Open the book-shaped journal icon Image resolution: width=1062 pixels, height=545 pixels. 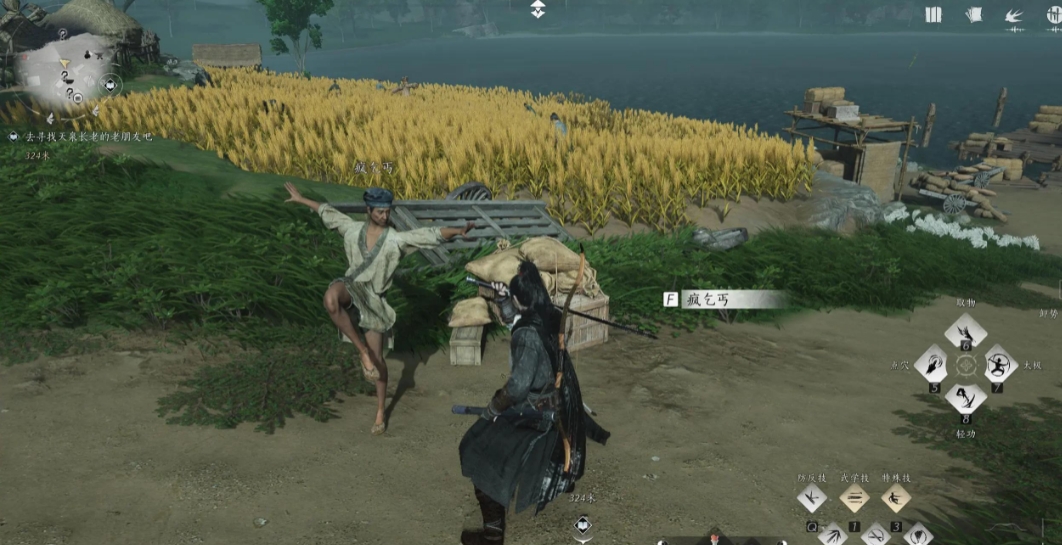click(x=933, y=14)
